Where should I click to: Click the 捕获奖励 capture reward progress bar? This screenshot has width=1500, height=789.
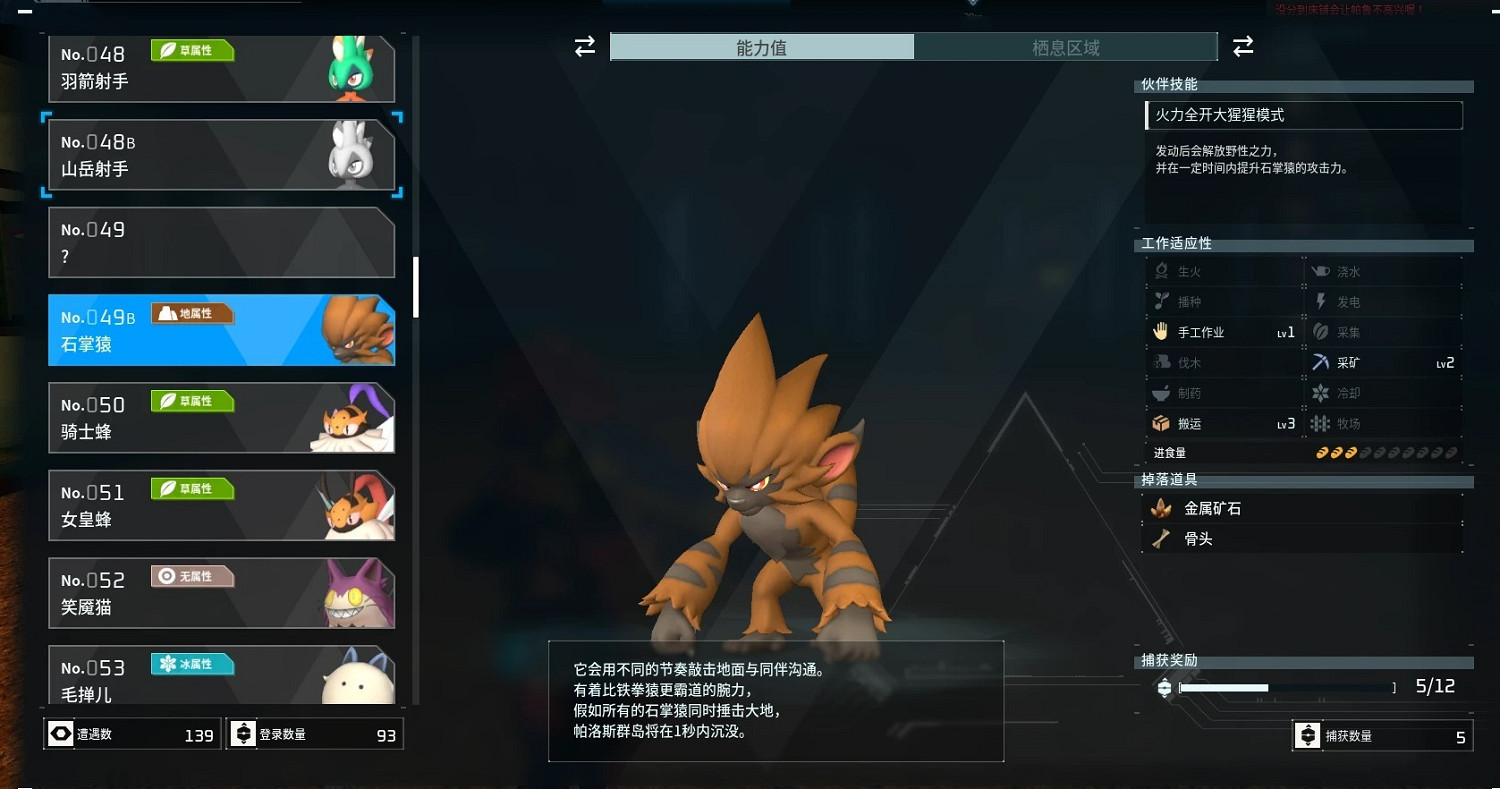tap(1285, 687)
